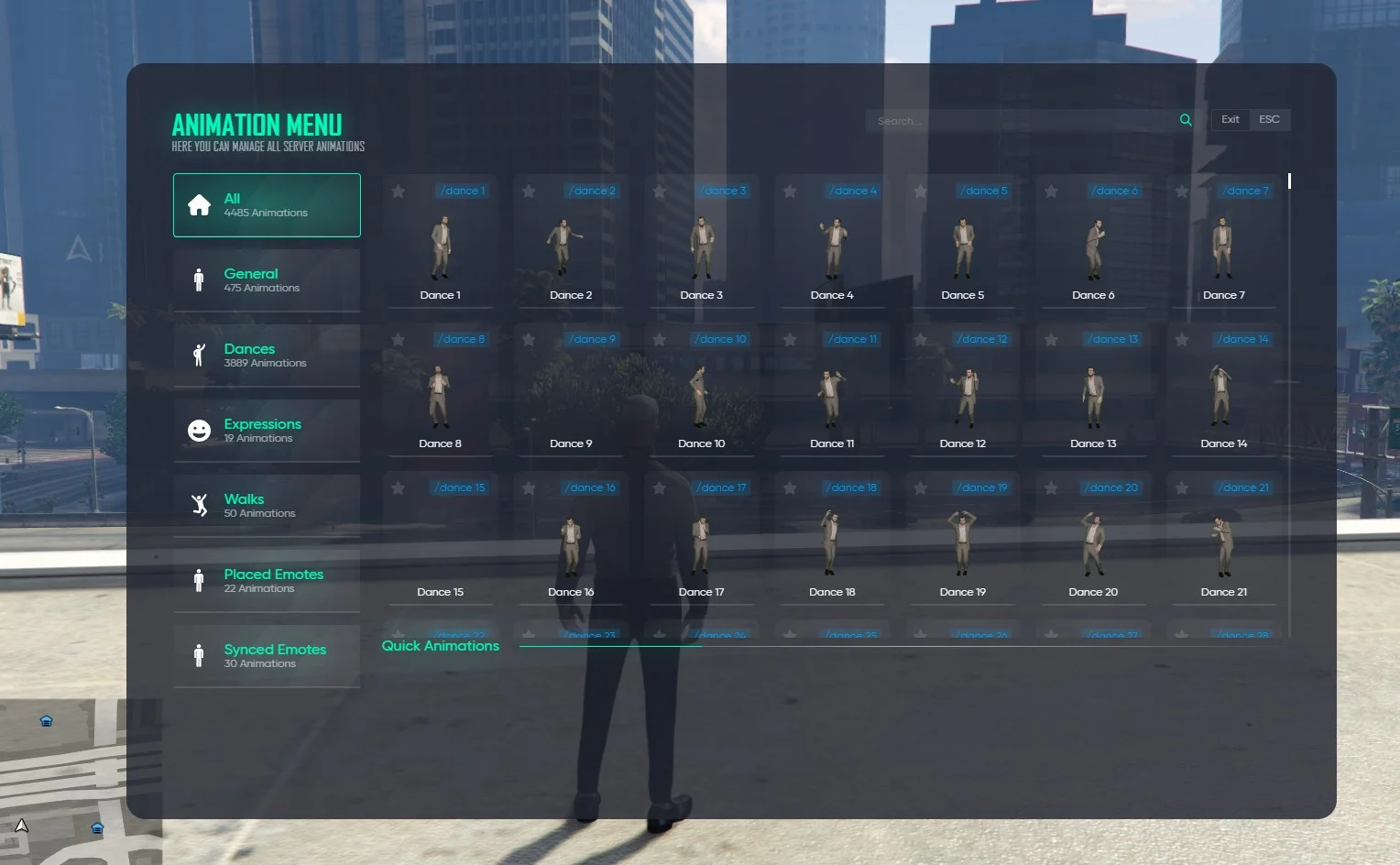Star the Dance 12 animation as favorite

point(921,340)
